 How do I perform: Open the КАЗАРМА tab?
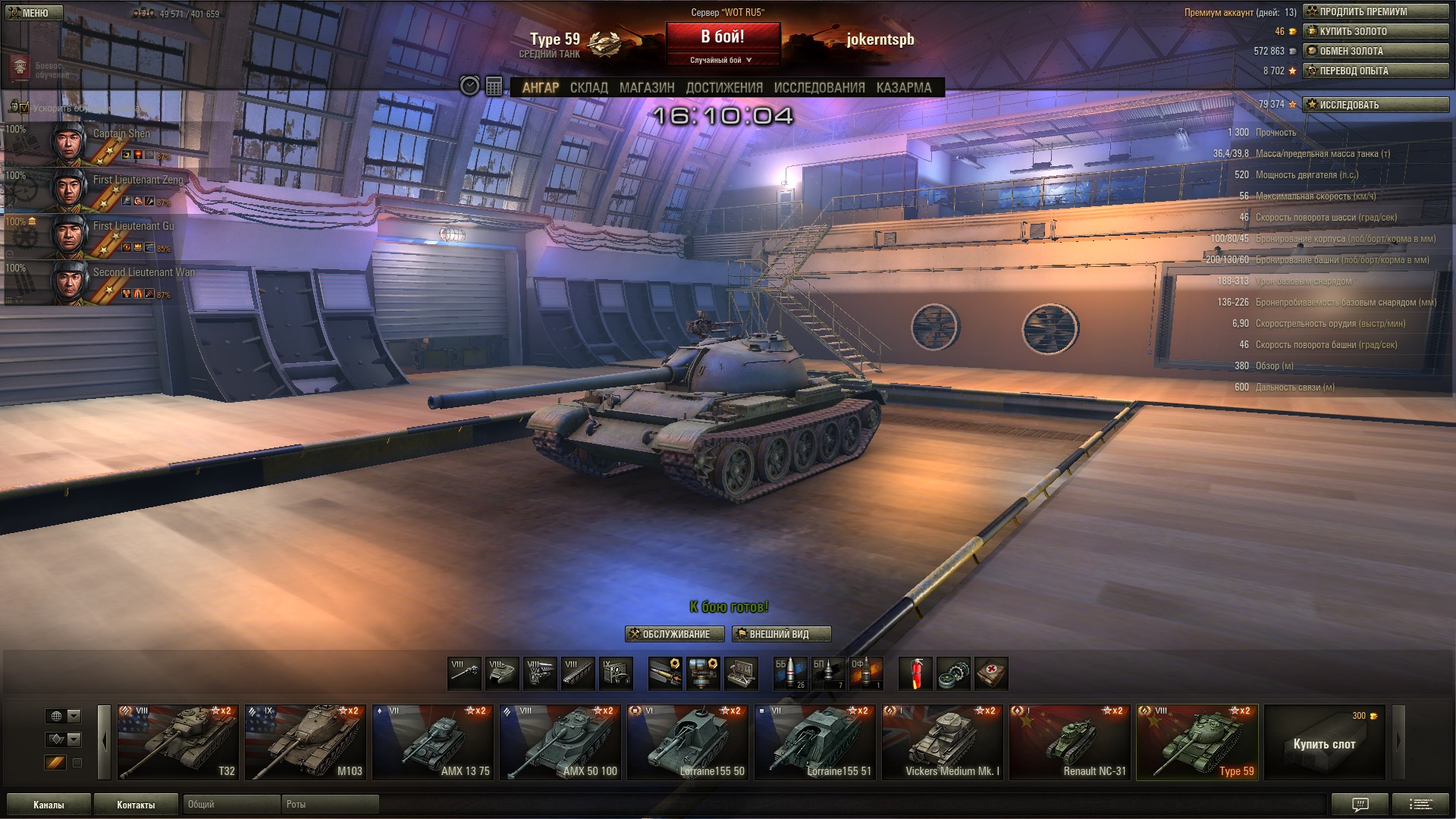pos(903,88)
